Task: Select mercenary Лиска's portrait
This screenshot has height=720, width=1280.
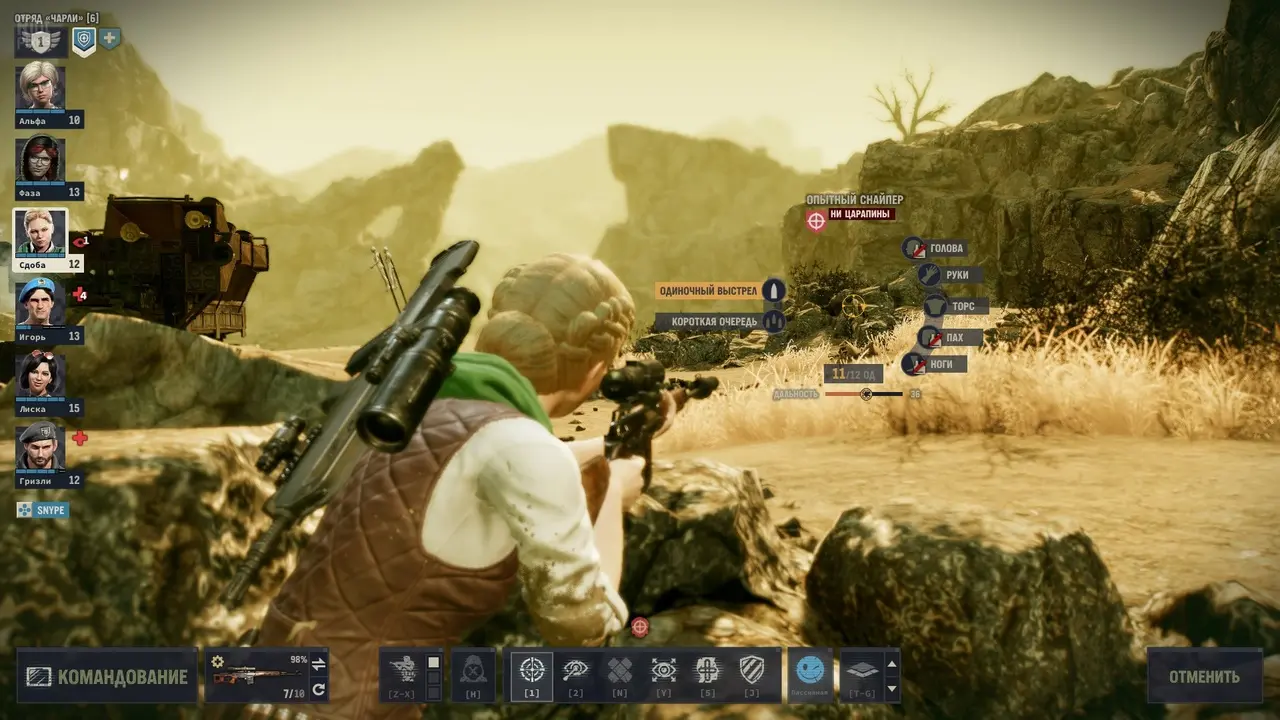Action: pyautogui.click(x=41, y=375)
